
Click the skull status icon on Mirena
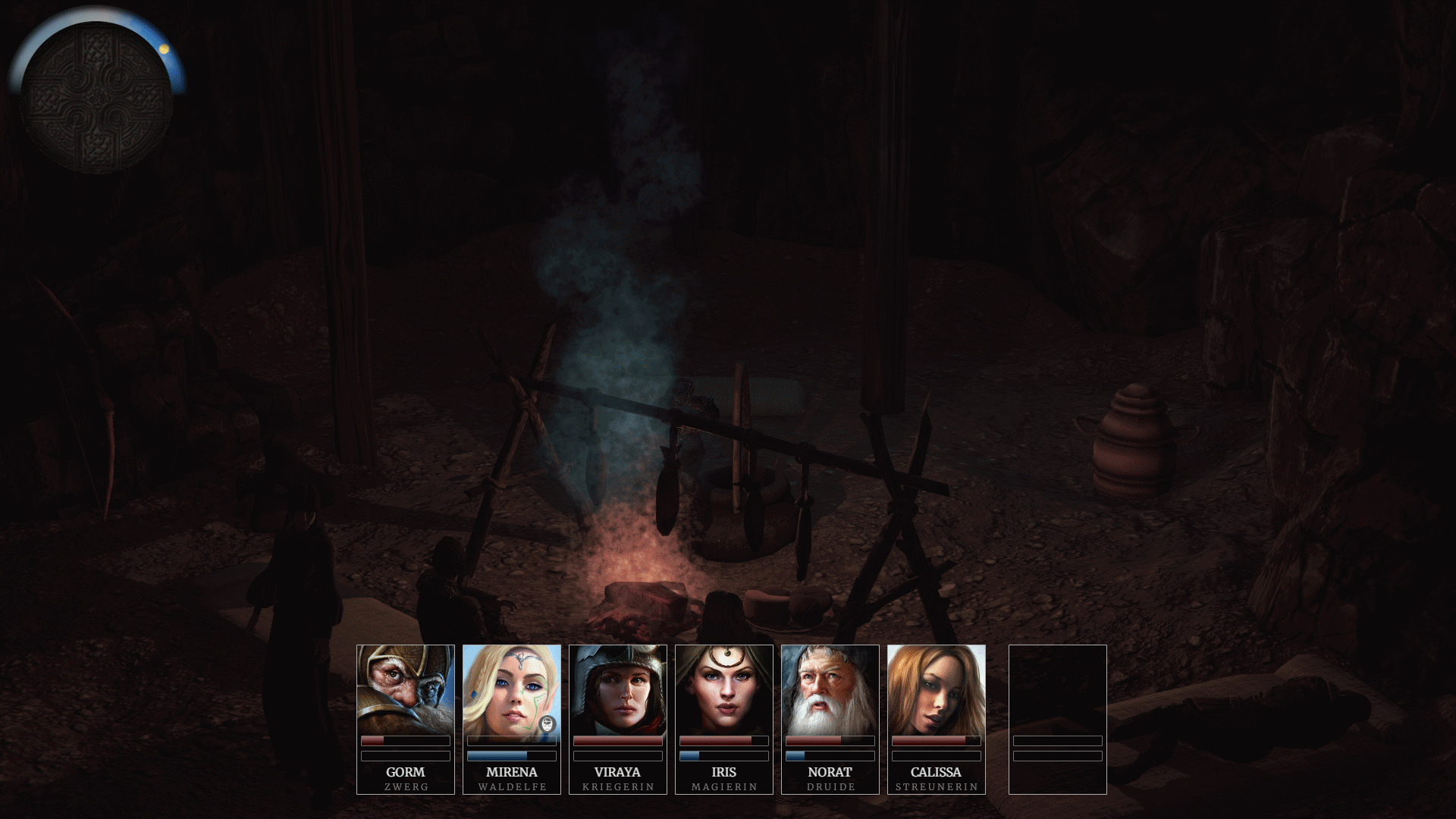coord(547,724)
